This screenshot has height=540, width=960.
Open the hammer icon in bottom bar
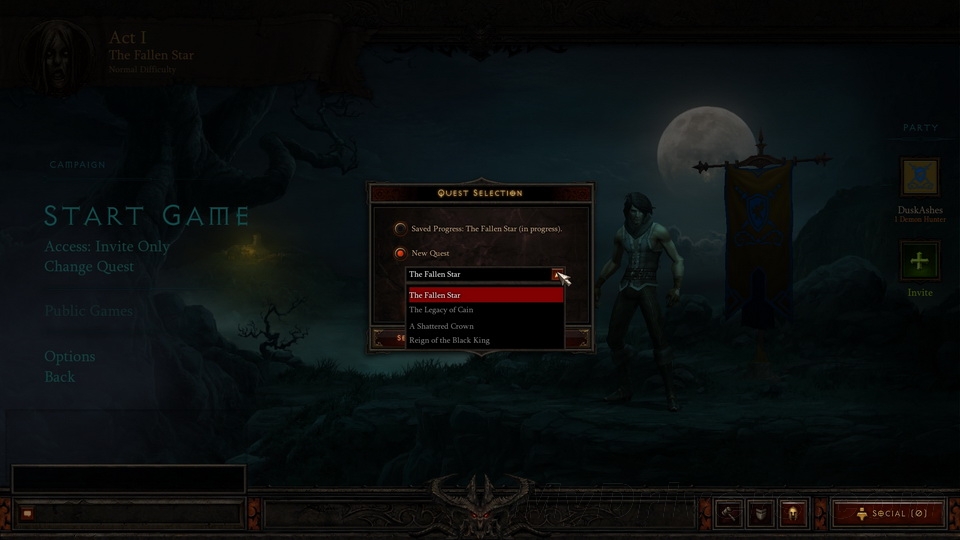(x=729, y=513)
